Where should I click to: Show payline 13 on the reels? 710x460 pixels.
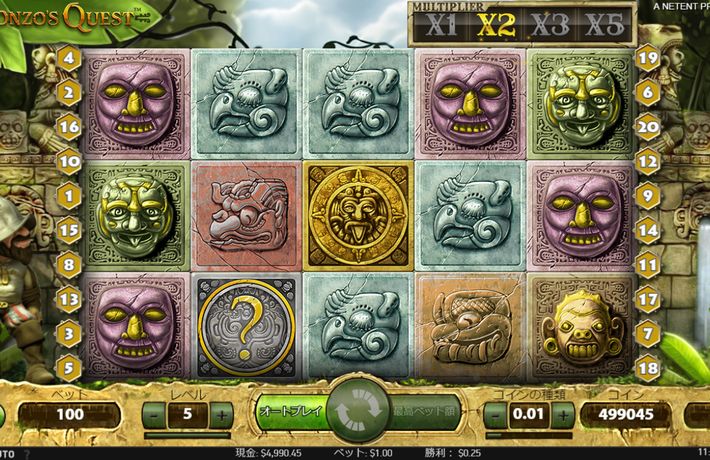(70, 298)
